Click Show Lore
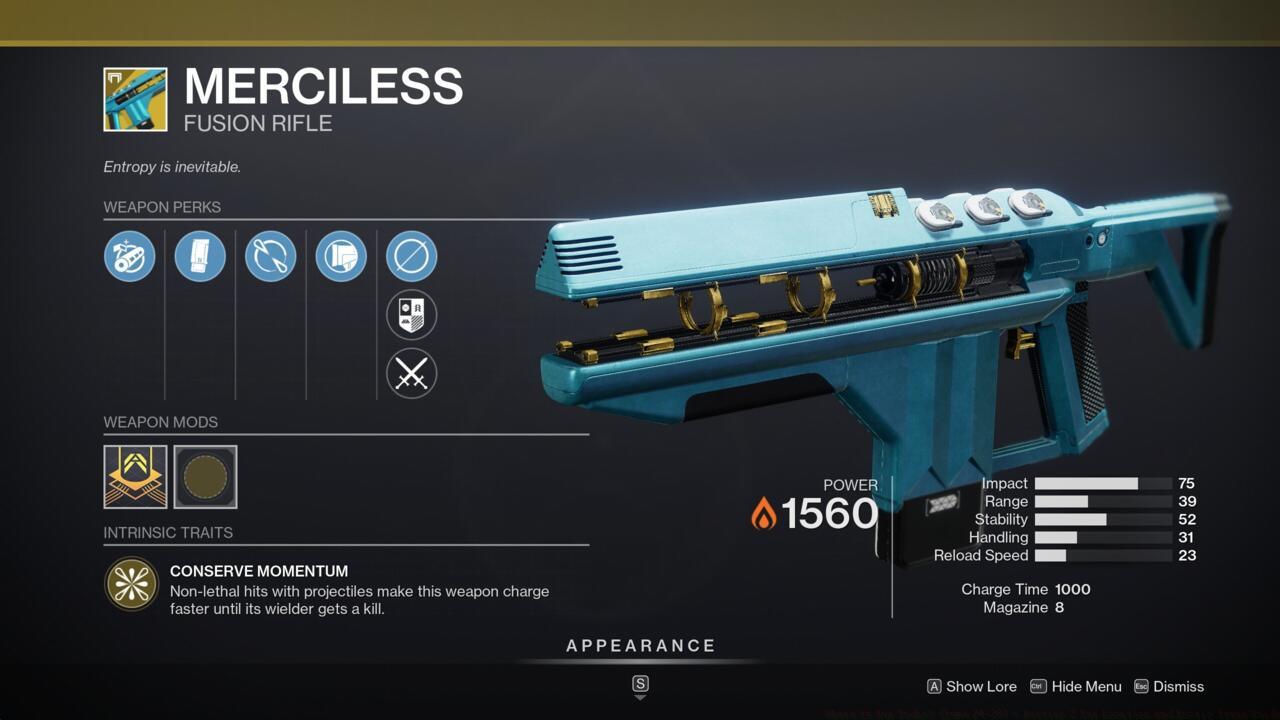This screenshot has width=1280, height=720. (x=981, y=687)
